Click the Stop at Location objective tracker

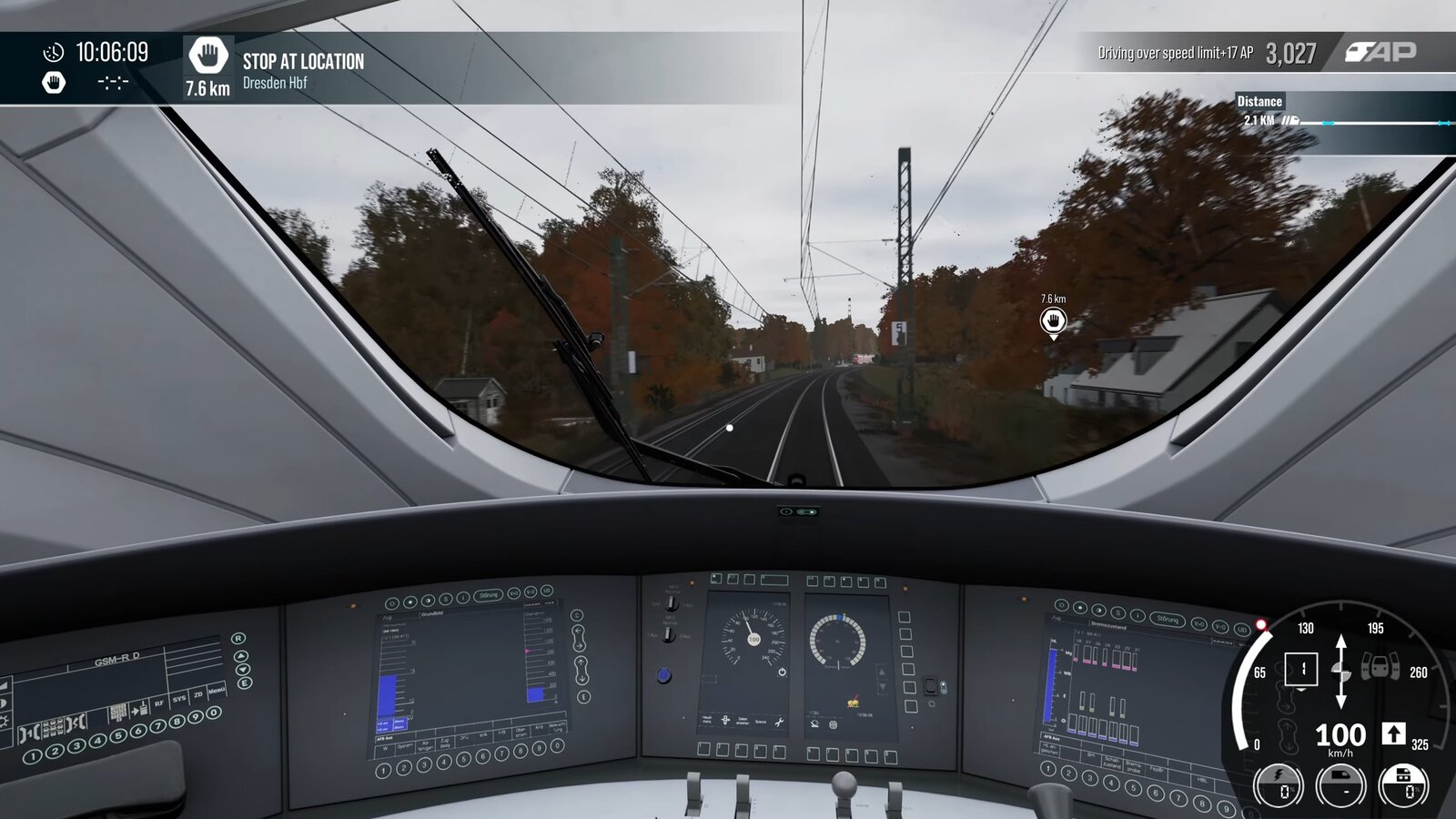pos(275,68)
